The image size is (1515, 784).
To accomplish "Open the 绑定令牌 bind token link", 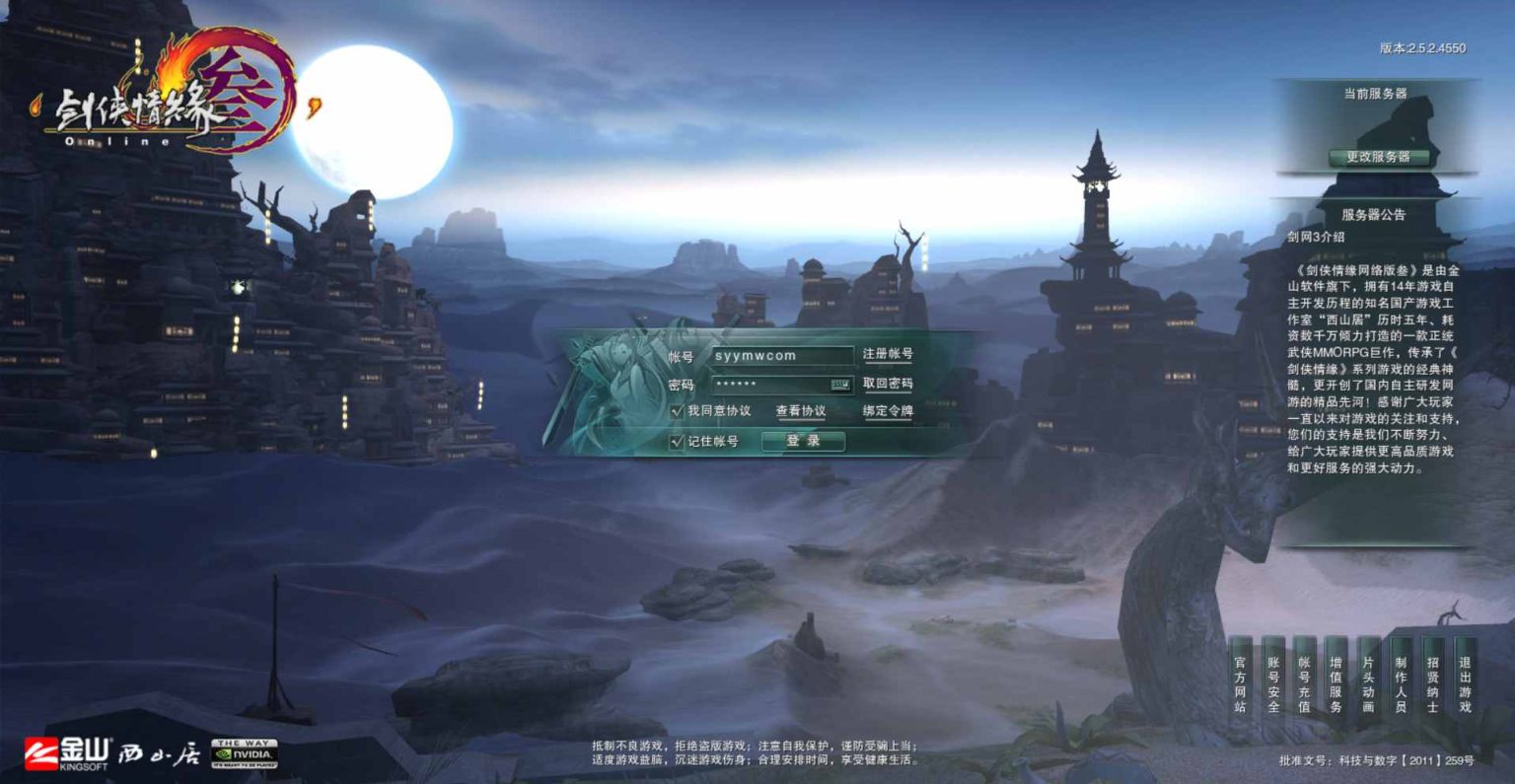I will [x=888, y=411].
